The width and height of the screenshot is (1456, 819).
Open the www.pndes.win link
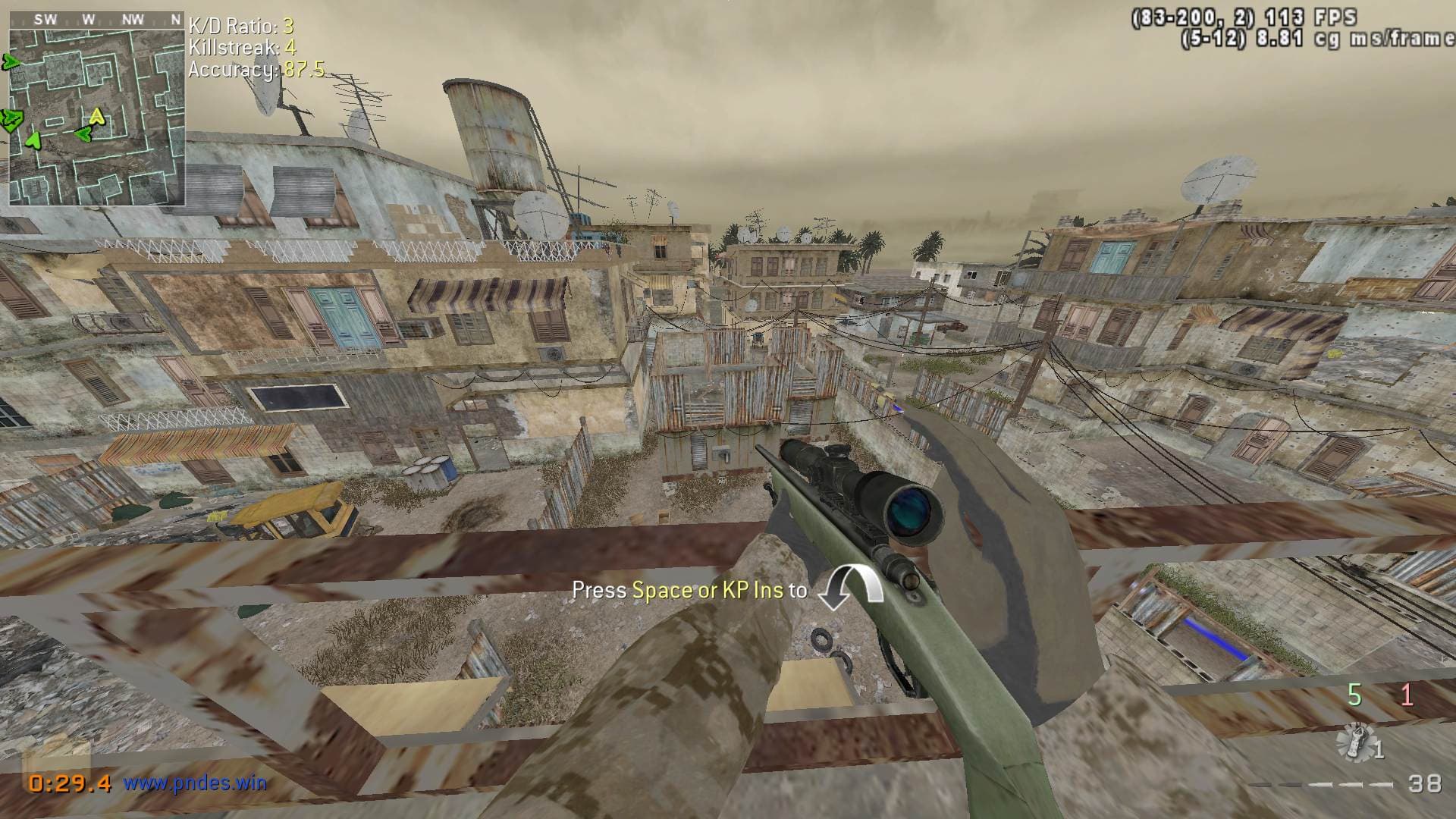[x=195, y=782]
